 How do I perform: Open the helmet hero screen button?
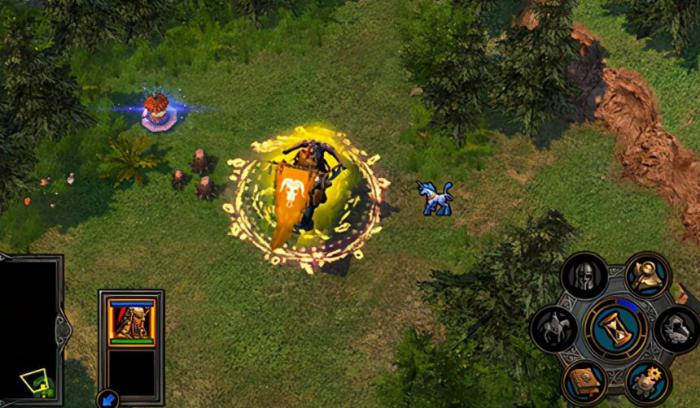[x=585, y=275]
